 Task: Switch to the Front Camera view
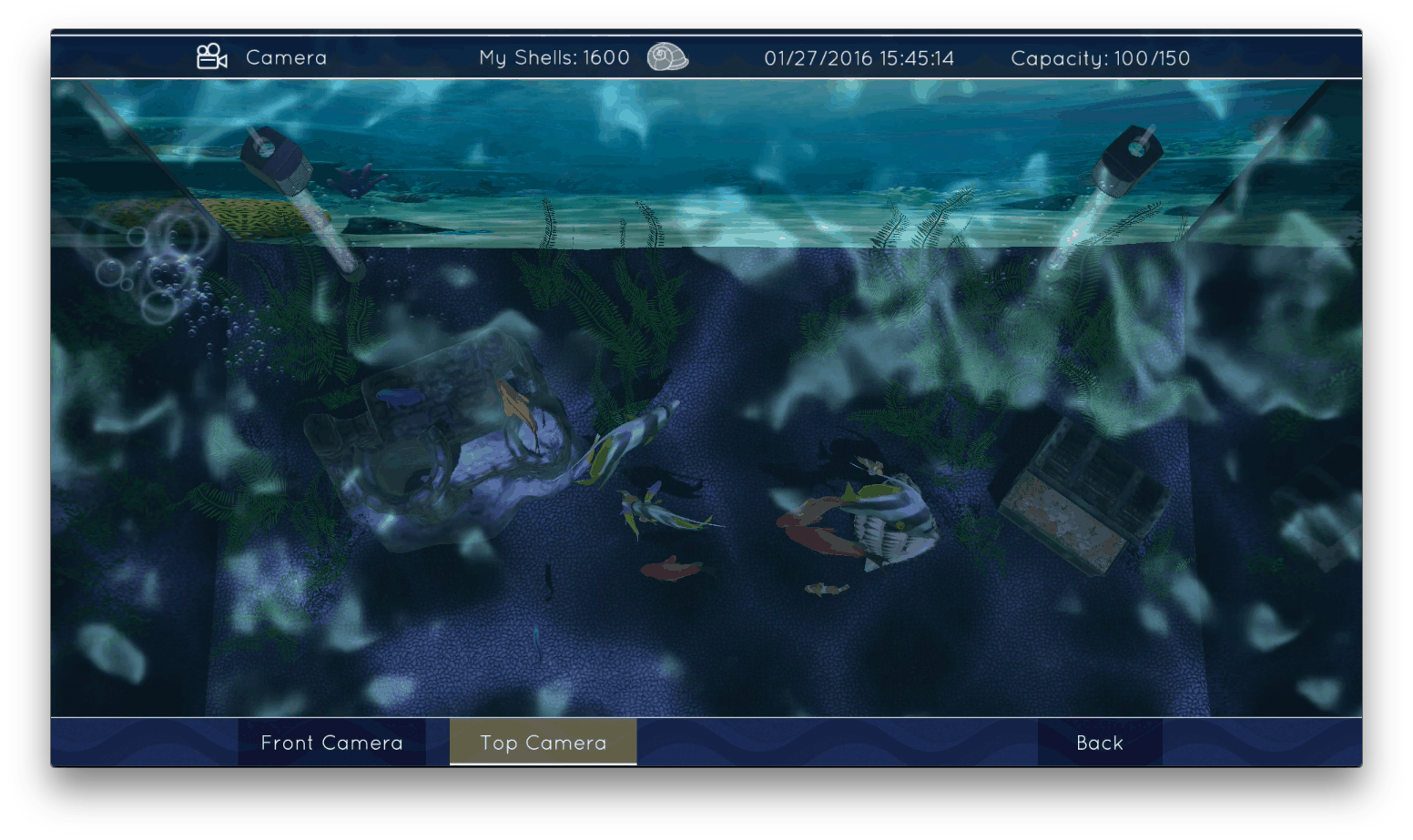point(331,743)
